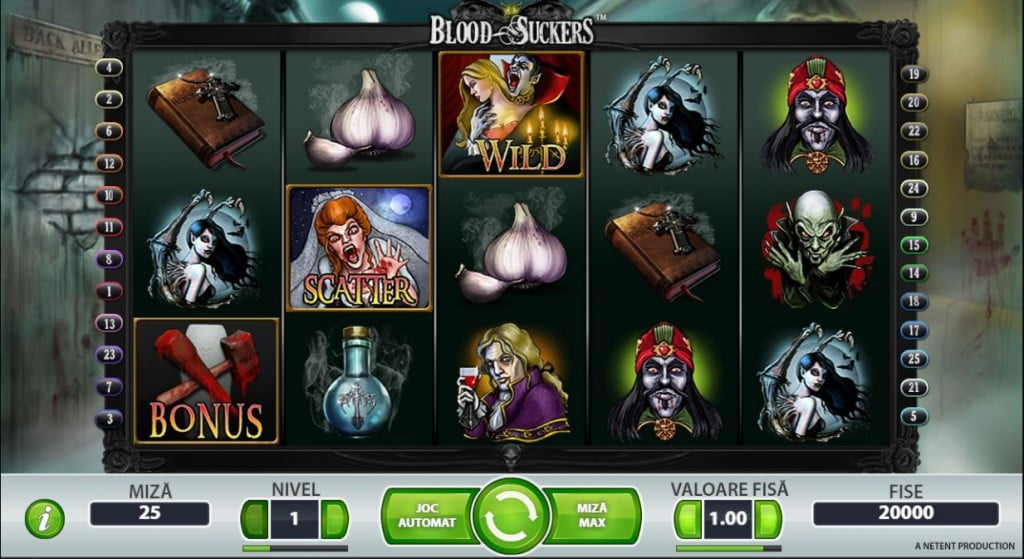The image size is (1024, 559).
Task: Spin the reels with the round green button
Action: (x=511, y=515)
